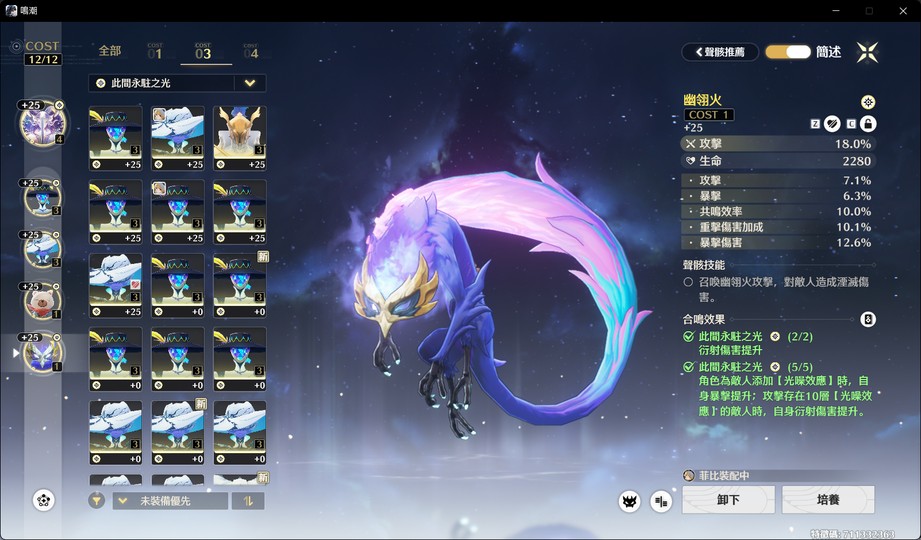Select the COST 04 filter tab
The height and width of the screenshot is (540, 921).
coord(250,50)
